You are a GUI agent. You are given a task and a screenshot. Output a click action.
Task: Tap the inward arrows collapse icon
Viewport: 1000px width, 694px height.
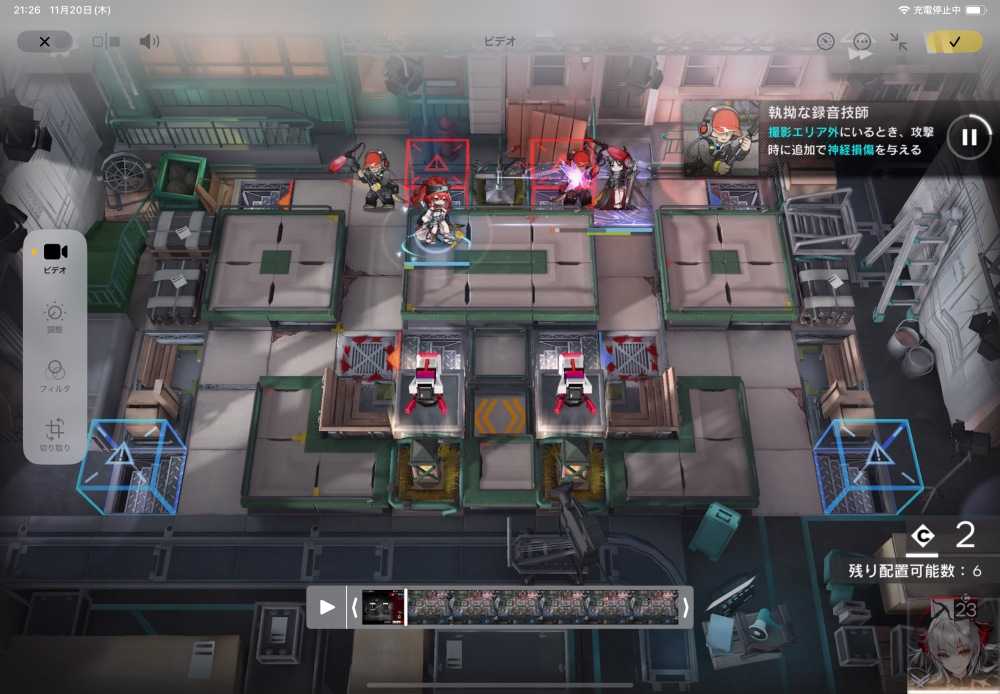[x=898, y=42]
